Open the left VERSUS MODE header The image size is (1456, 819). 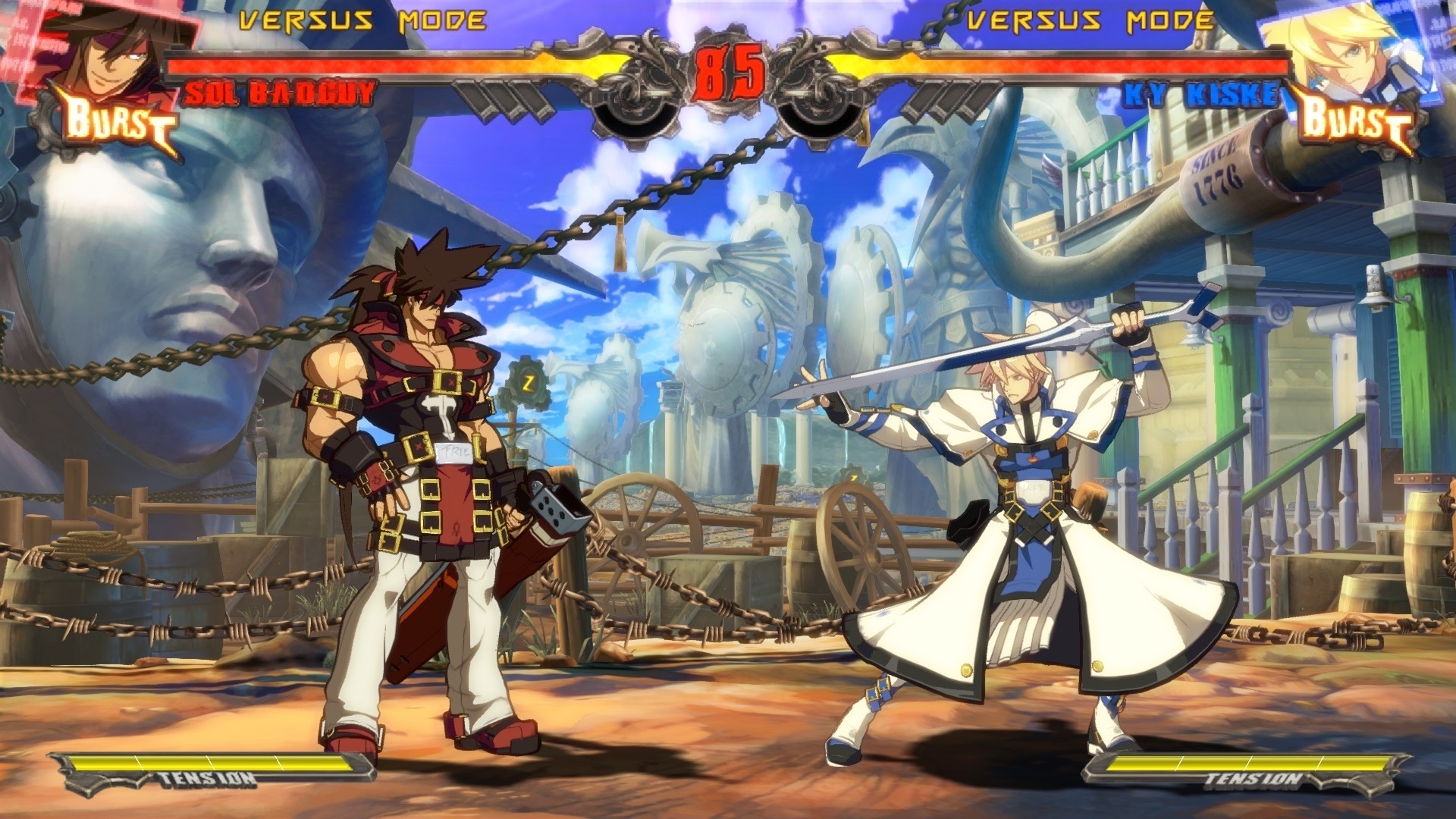(x=356, y=19)
